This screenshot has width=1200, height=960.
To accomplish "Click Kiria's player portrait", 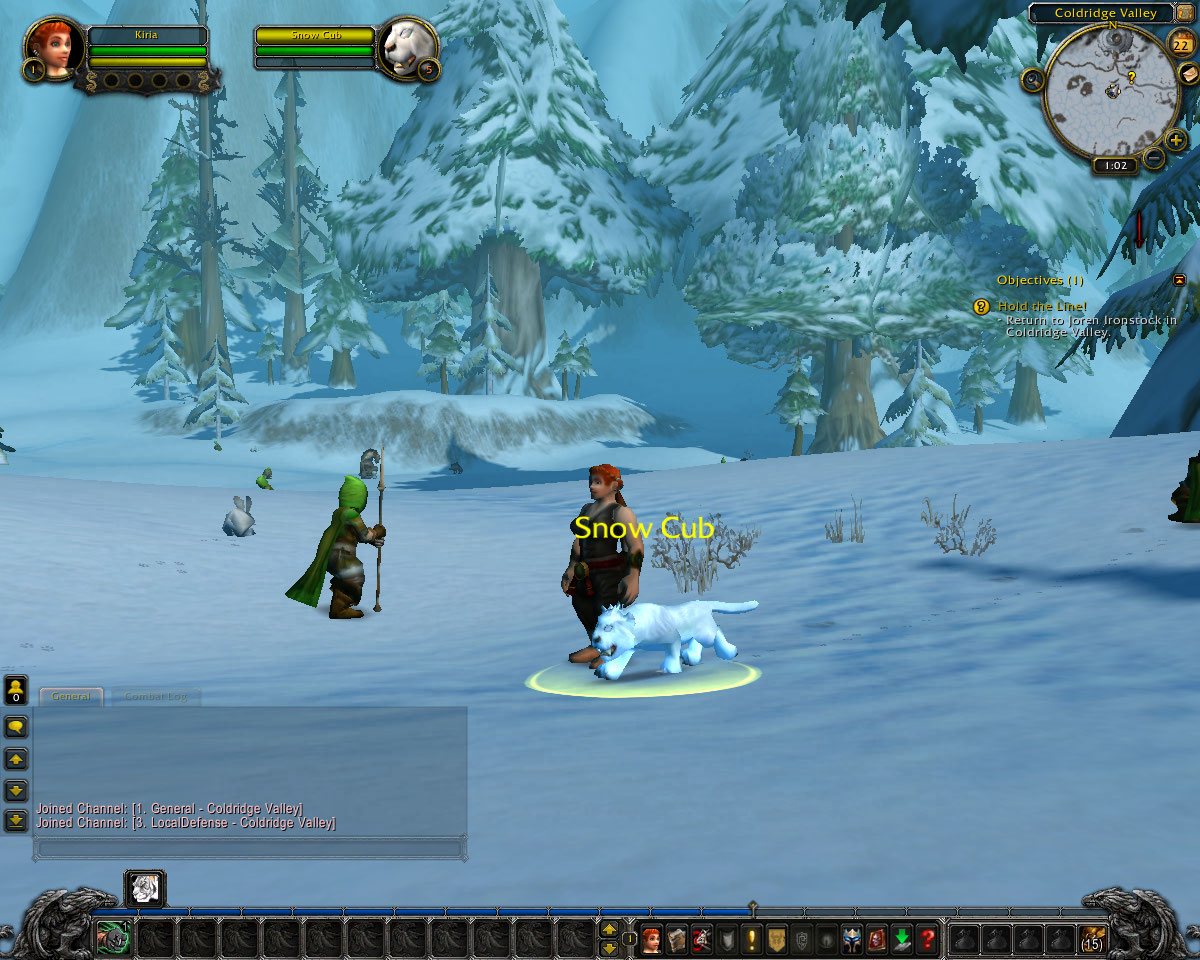I will (x=50, y=49).
